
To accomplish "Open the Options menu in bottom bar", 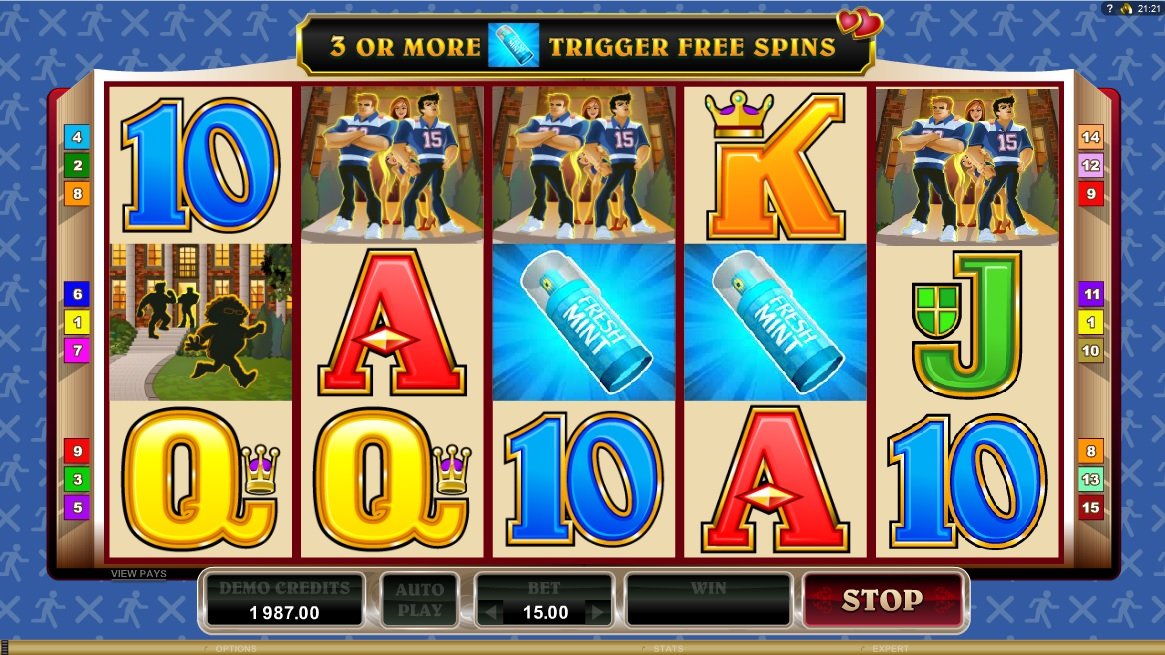I will (235, 649).
